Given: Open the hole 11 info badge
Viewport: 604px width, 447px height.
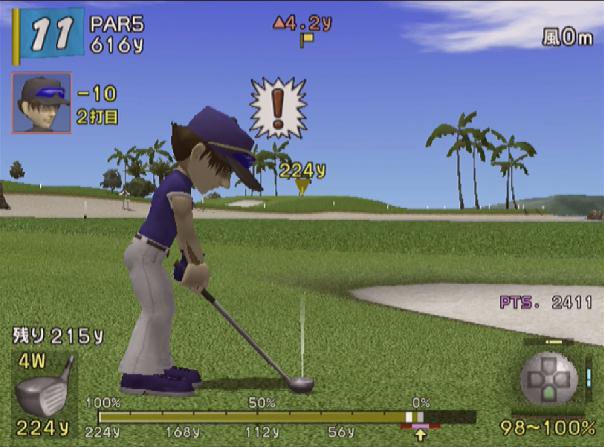Looking at the screenshot, I should (x=48, y=34).
